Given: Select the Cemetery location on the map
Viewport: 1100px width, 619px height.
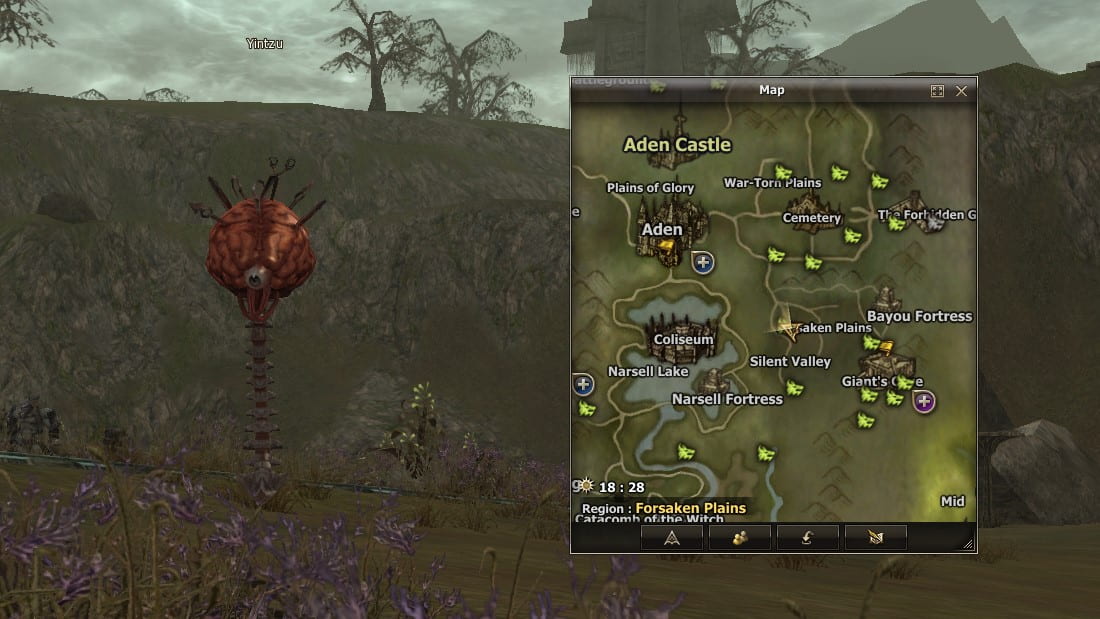Looking at the screenshot, I should point(812,216).
